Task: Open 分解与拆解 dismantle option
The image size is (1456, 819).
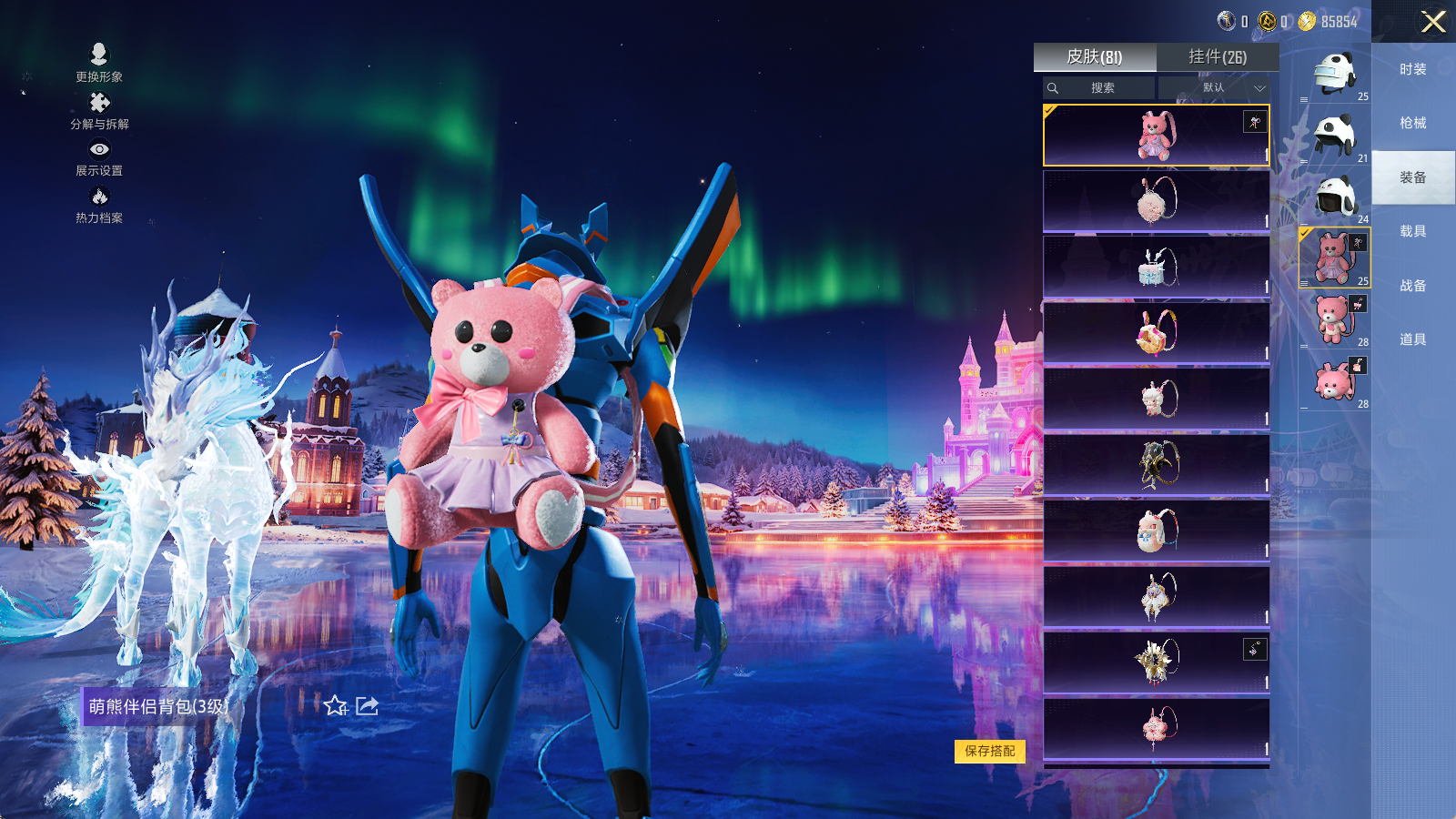Action: pos(99,111)
